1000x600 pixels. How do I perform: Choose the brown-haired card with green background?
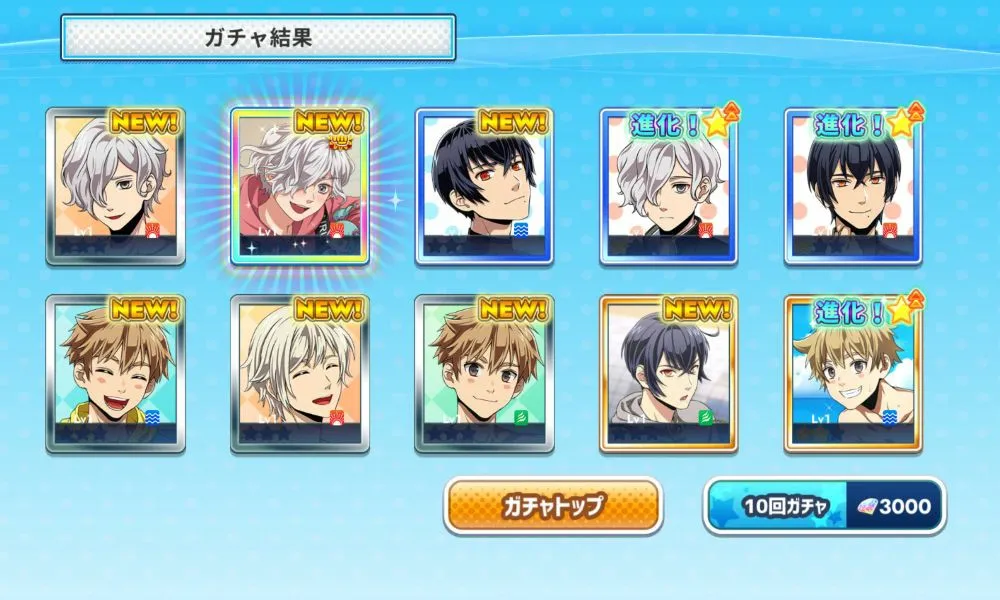484,373
